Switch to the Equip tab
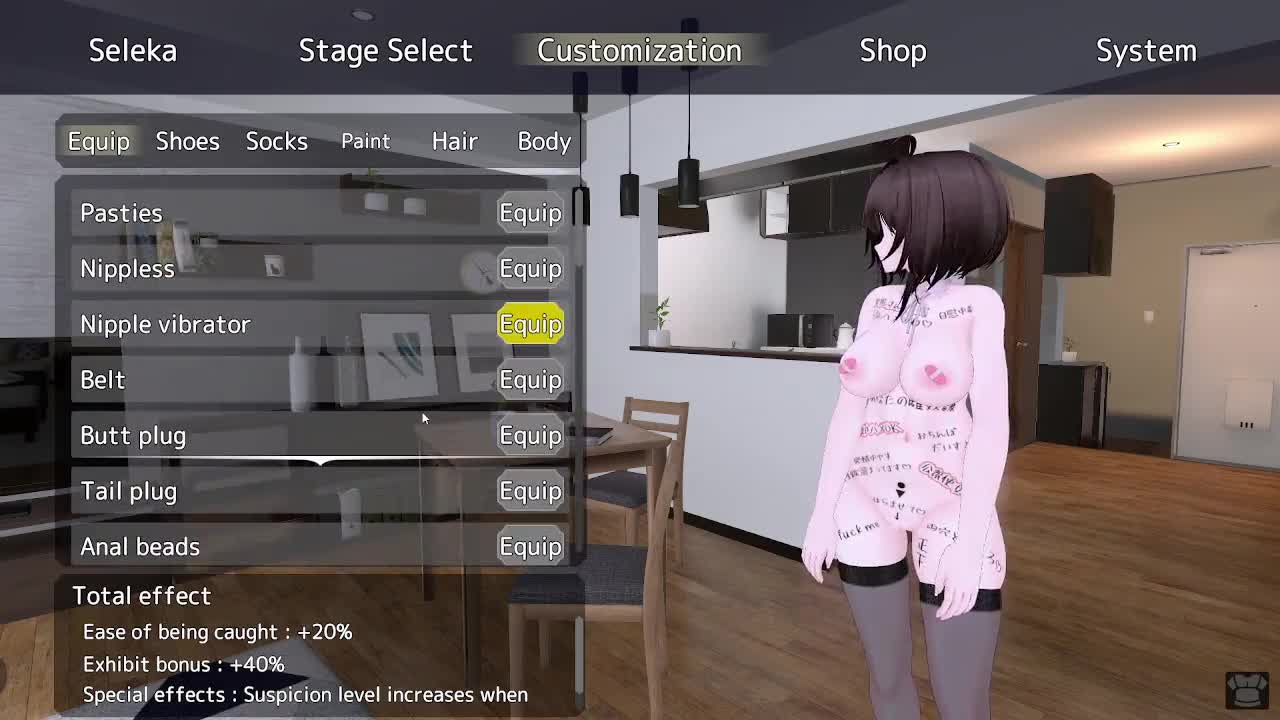The image size is (1280, 720). (x=98, y=141)
